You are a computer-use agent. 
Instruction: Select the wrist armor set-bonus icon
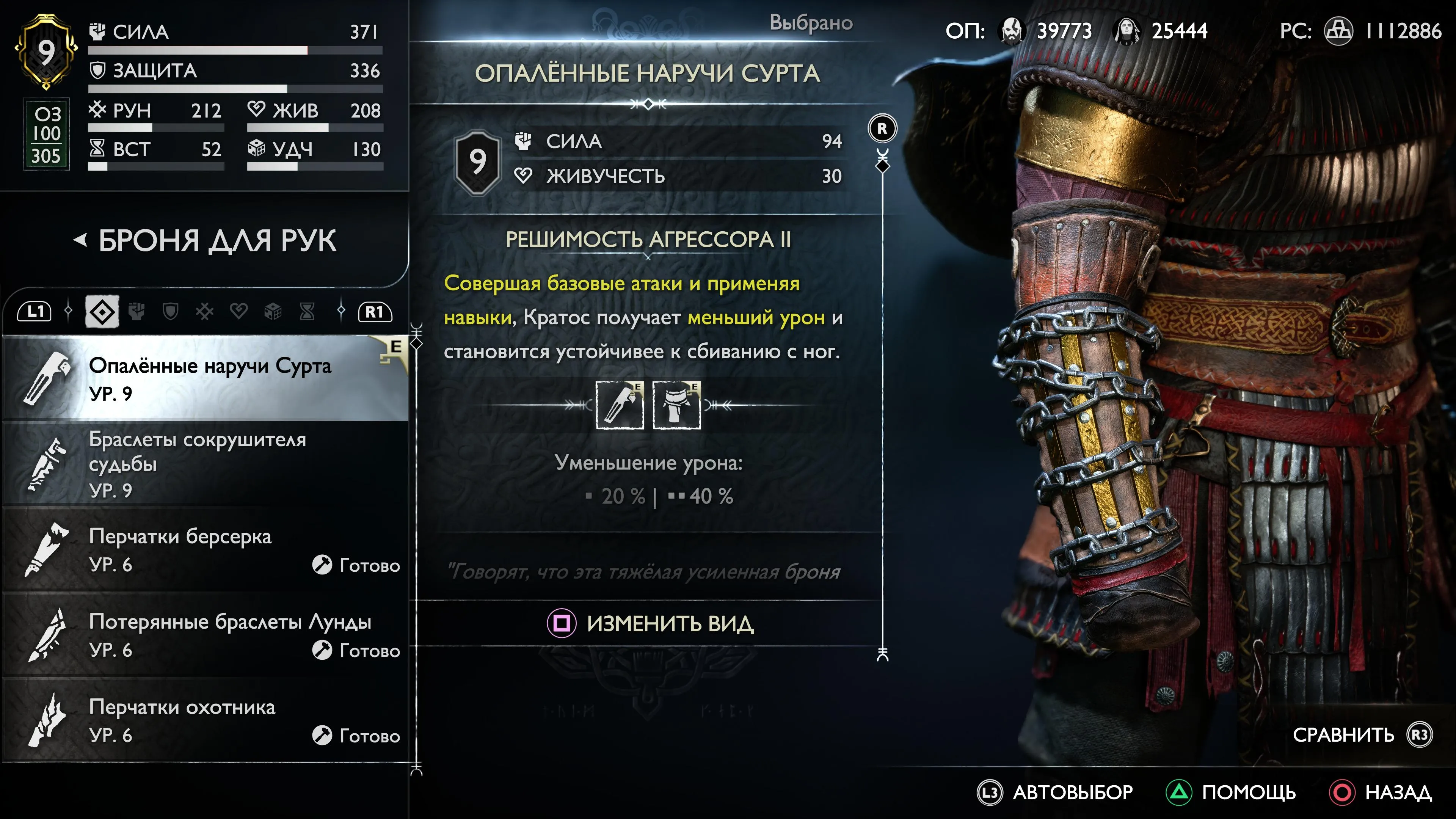[620, 405]
